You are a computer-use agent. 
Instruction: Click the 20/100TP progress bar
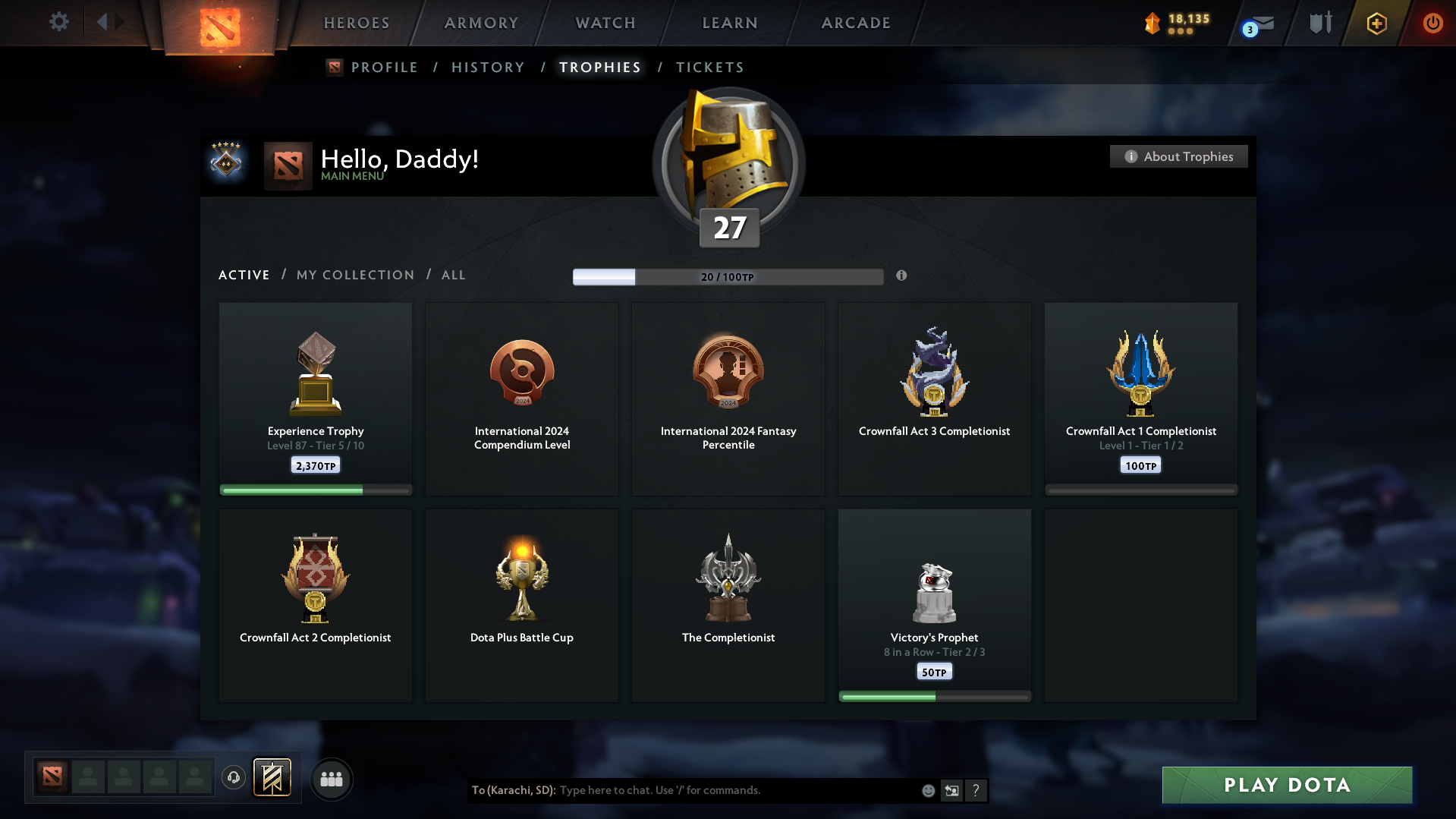(728, 276)
